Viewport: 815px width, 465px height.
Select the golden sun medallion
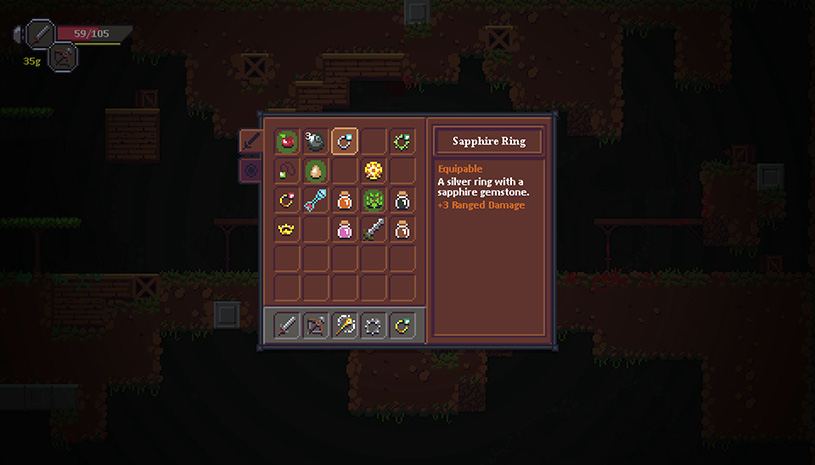click(x=374, y=170)
